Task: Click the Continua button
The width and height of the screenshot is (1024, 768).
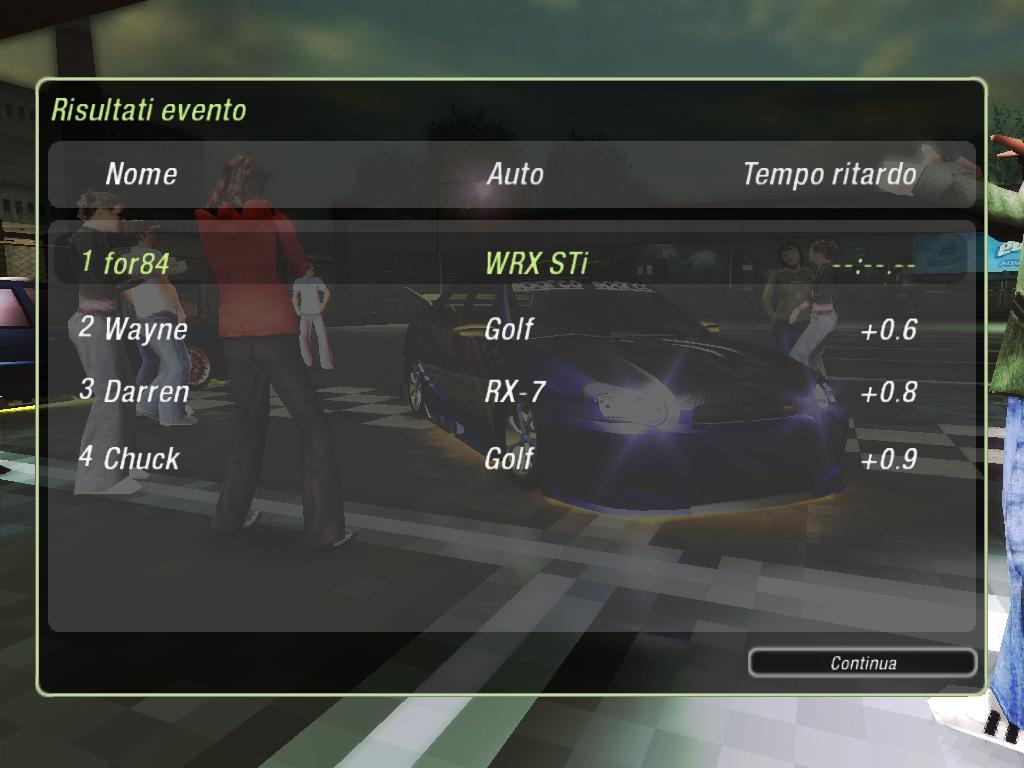Action: click(x=862, y=663)
